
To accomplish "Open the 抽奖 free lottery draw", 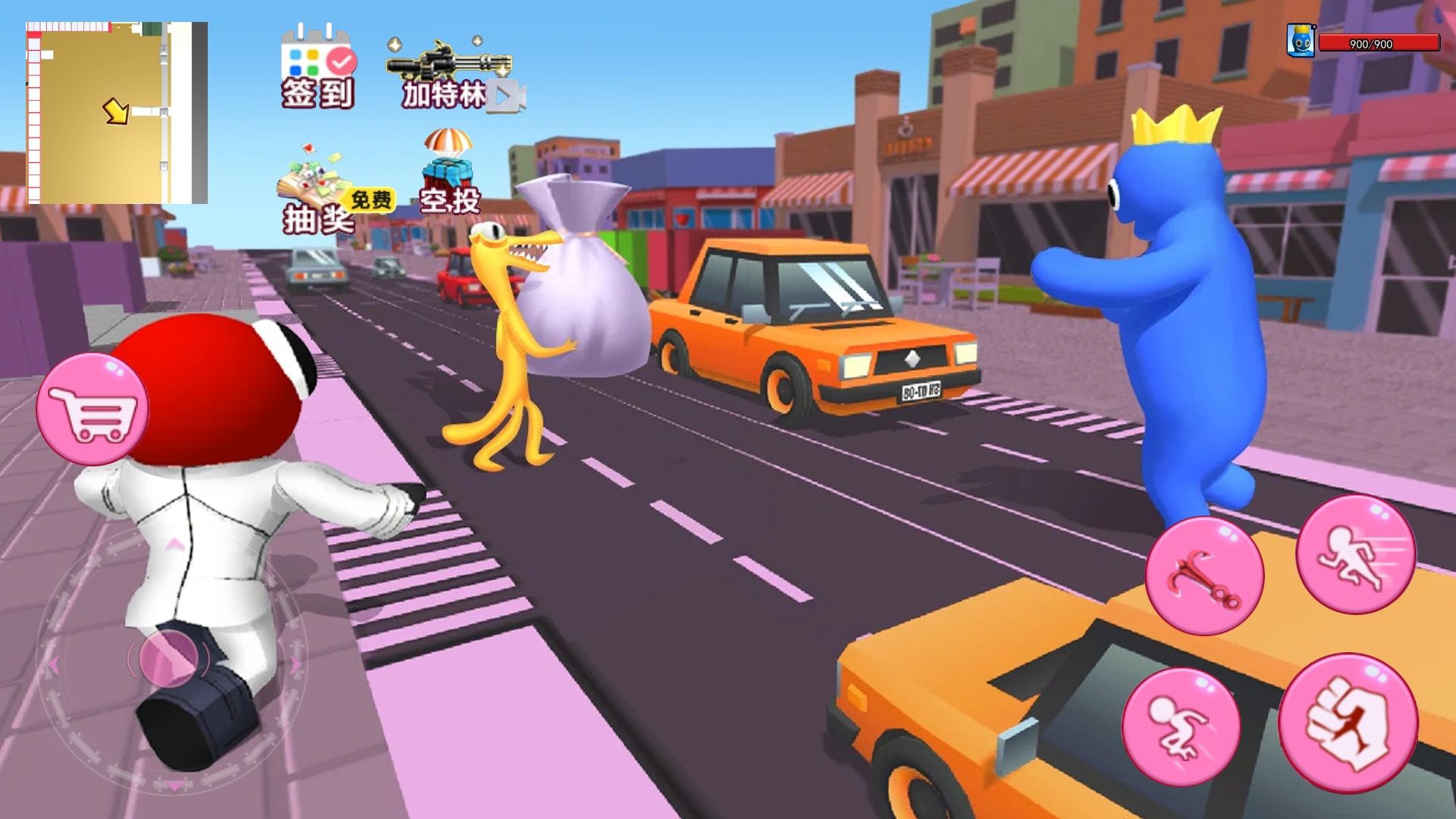I will (x=318, y=190).
